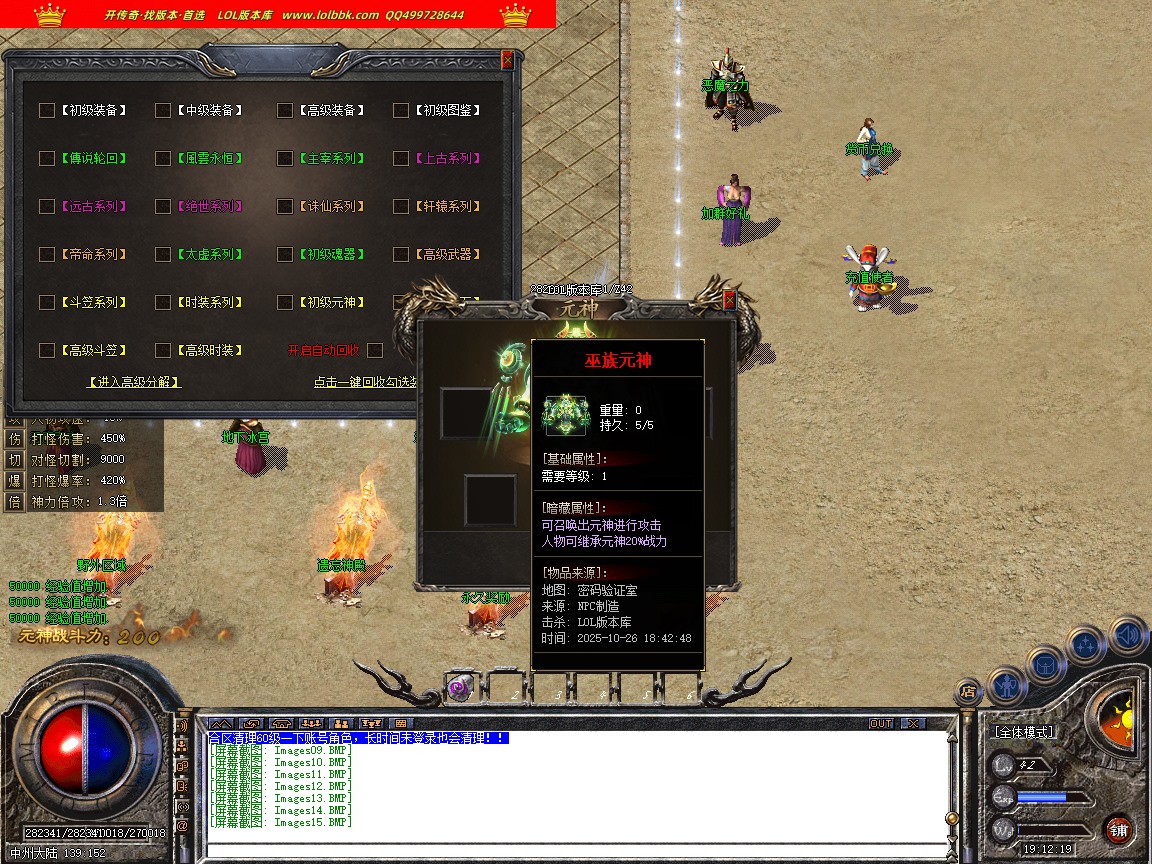Select the 傳说轮回 checkbox
1152x864 pixels.
(x=47, y=158)
